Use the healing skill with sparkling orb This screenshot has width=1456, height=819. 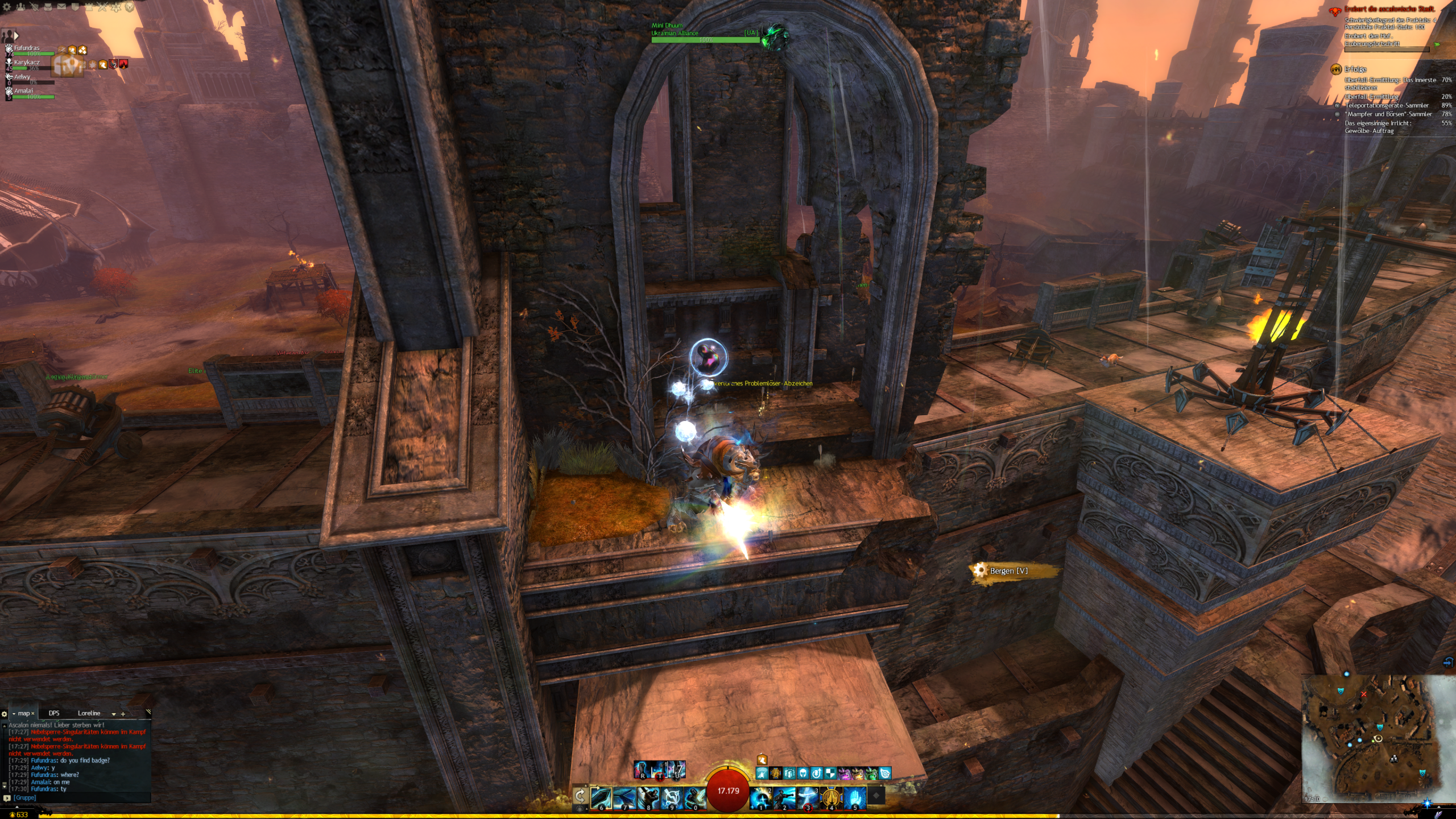coord(760,798)
